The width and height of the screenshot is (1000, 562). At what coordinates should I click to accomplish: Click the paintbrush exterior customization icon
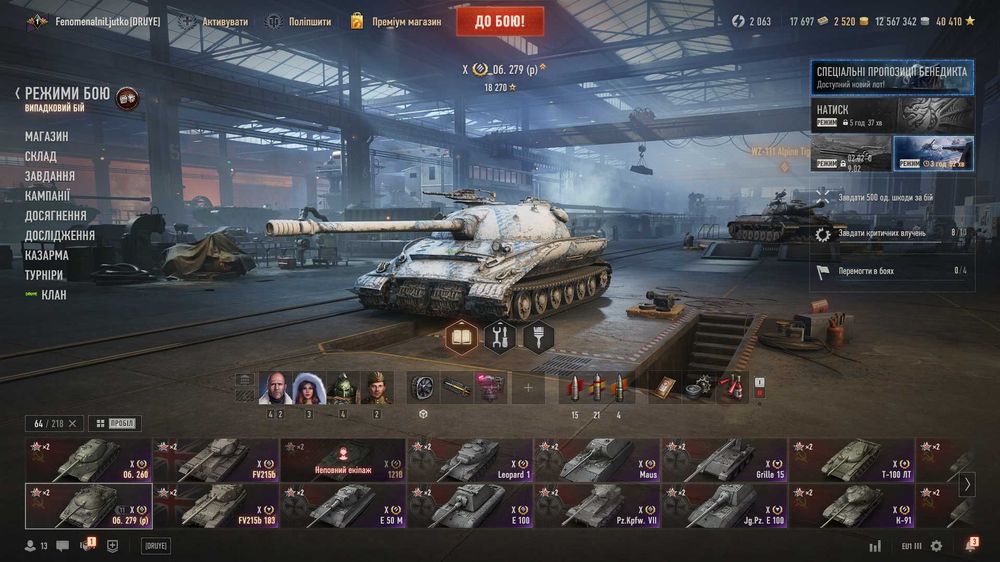[538, 338]
